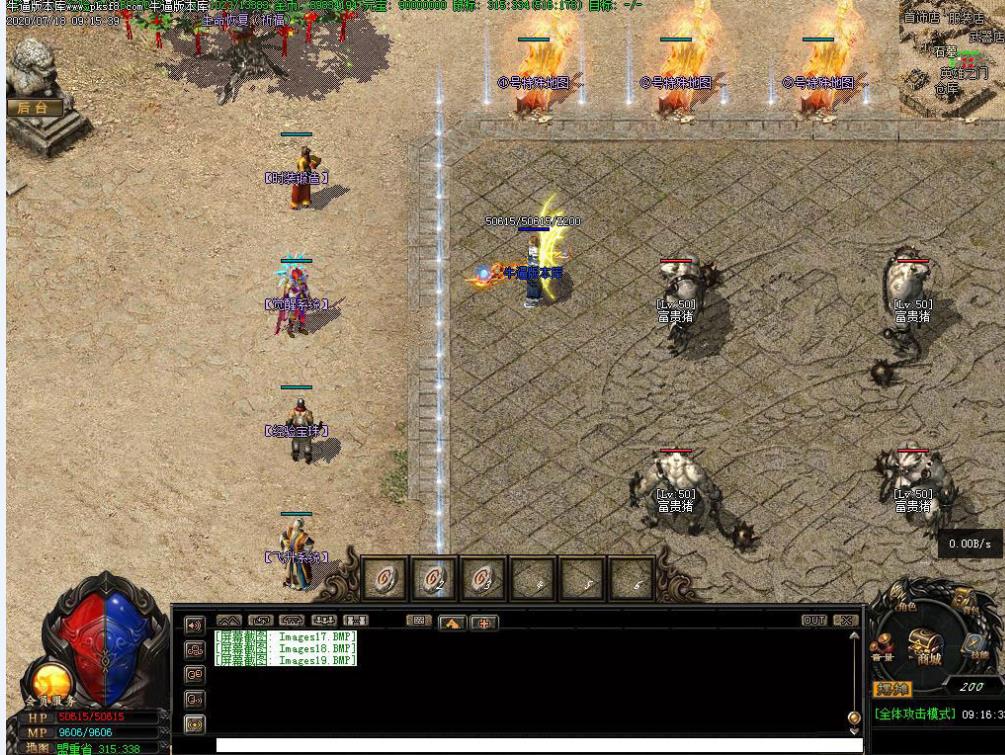1005x755 pixels.
Task: Click the chat scrollbar handle
Action: pyautogui.click(x=854, y=717)
